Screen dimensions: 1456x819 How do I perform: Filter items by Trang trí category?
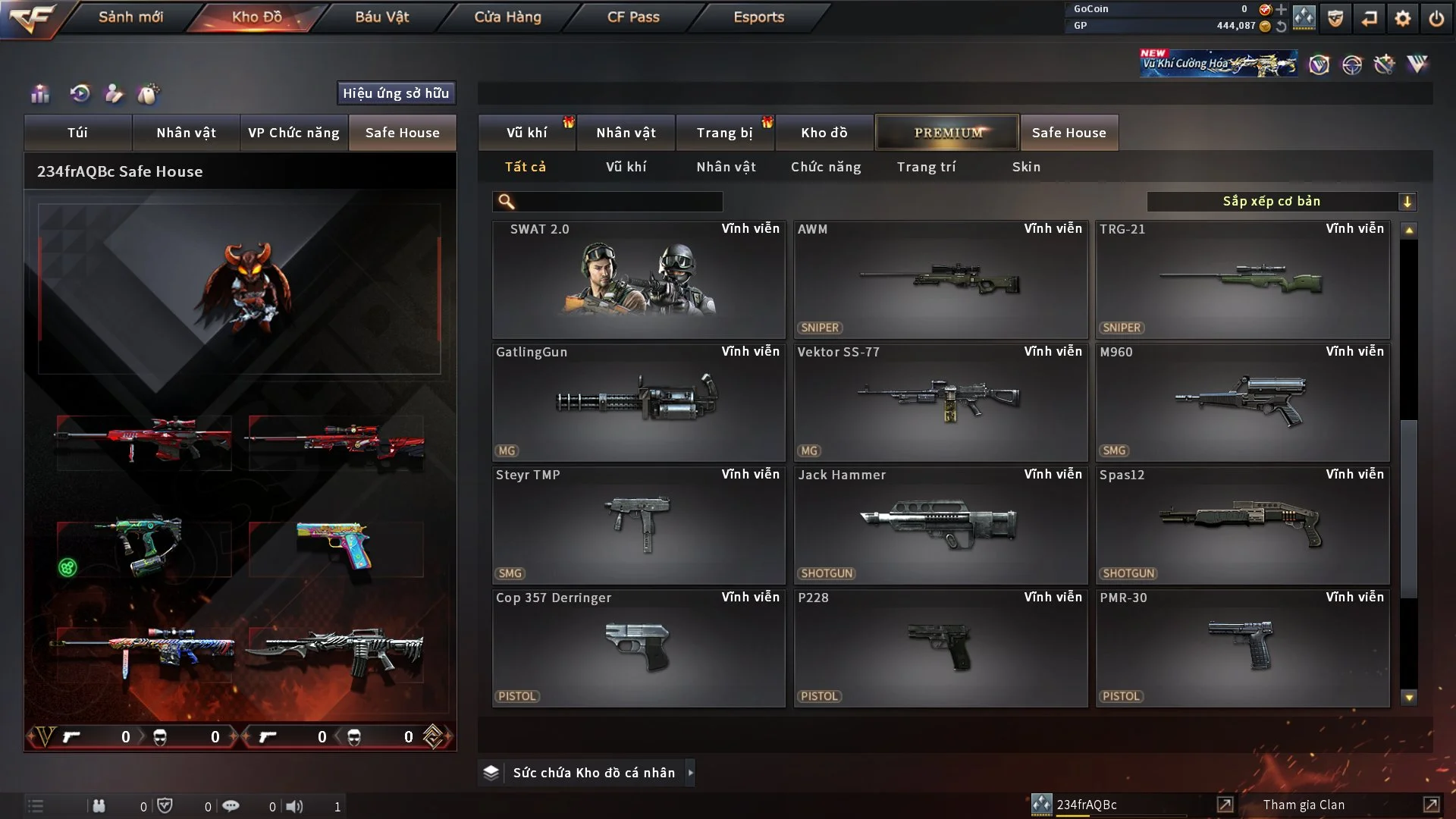click(x=926, y=167)
